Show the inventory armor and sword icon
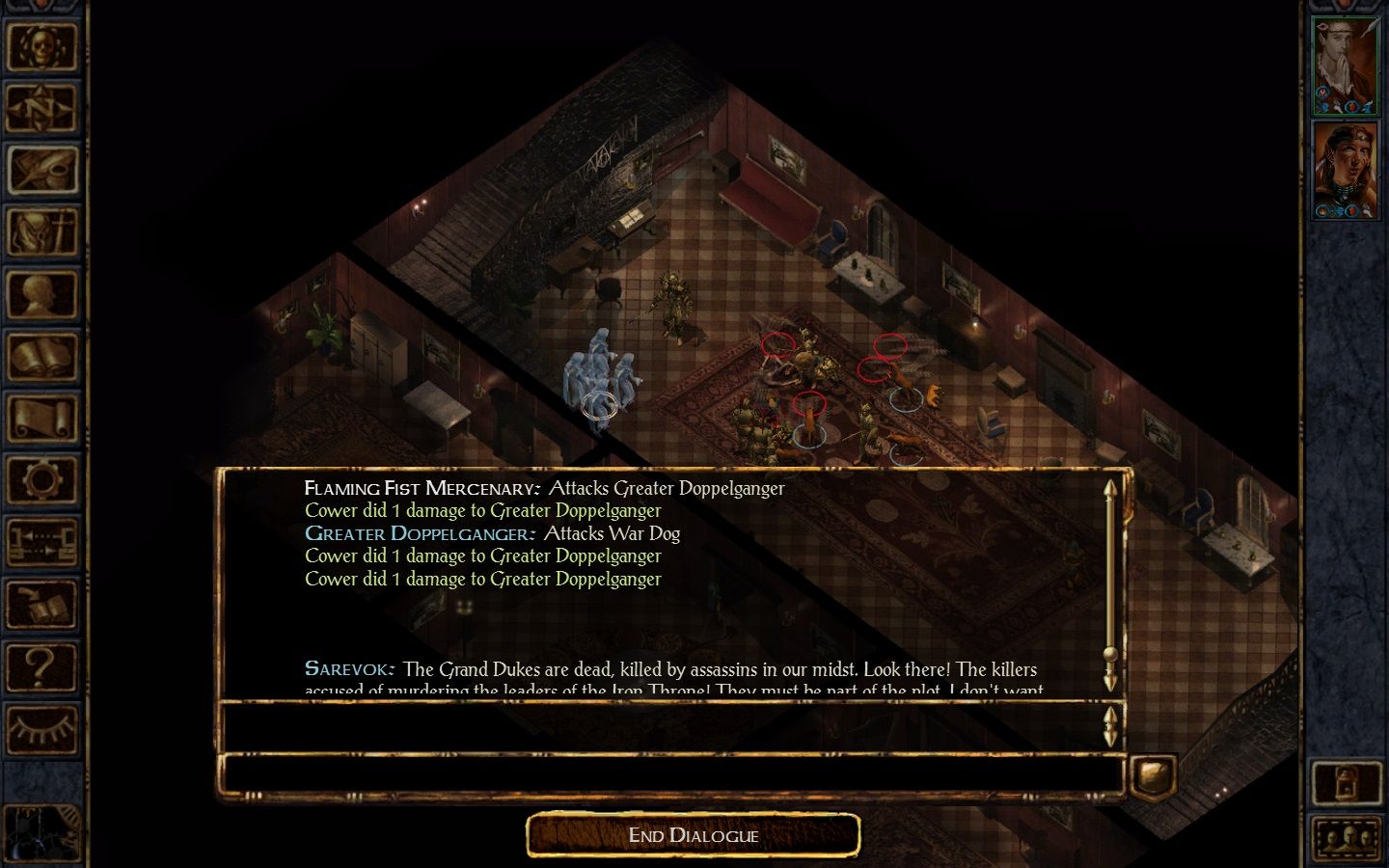Image resolution: width=1389 pixels, height=868 pixels. tap(41, 232)
